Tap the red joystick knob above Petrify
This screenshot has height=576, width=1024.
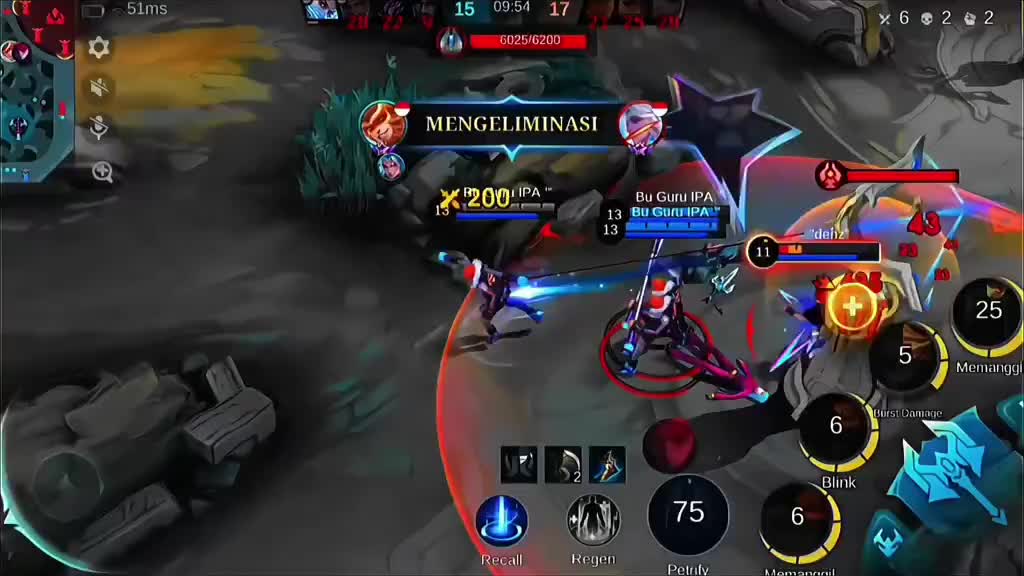pos(669,441)
